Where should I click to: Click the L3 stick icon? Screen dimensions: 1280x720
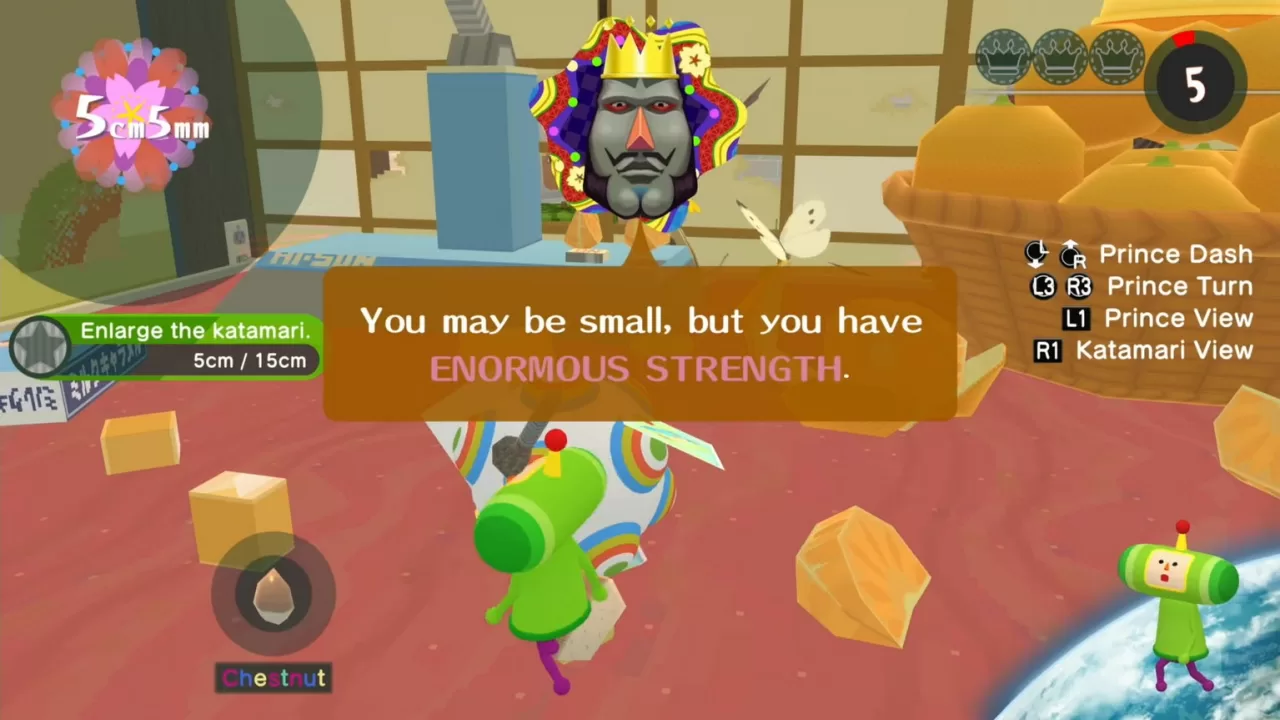pyautogui.click(x=1043, y=287)
